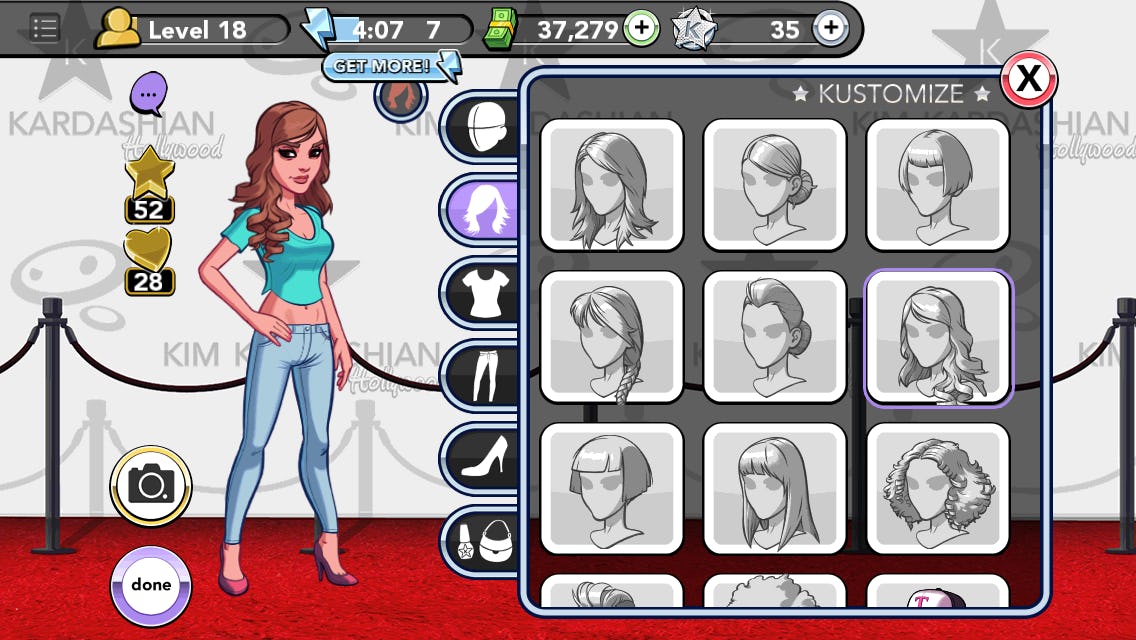Pick the tight curly bob hairstyle
Screen dimensions: 1136x640
click(x=937, y=489)
